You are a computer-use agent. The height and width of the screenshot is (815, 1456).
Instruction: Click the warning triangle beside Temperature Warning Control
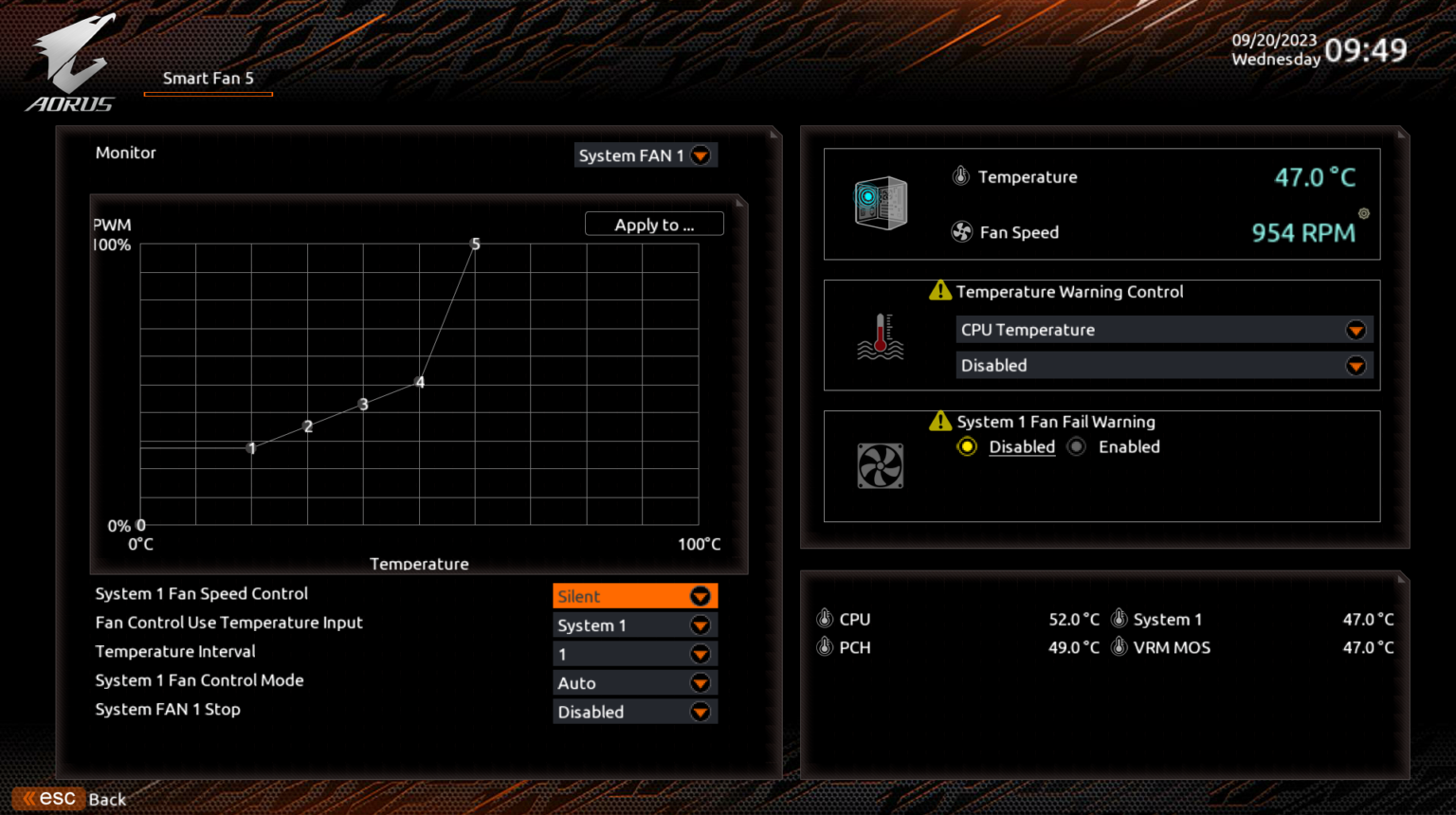click(939, 291)
